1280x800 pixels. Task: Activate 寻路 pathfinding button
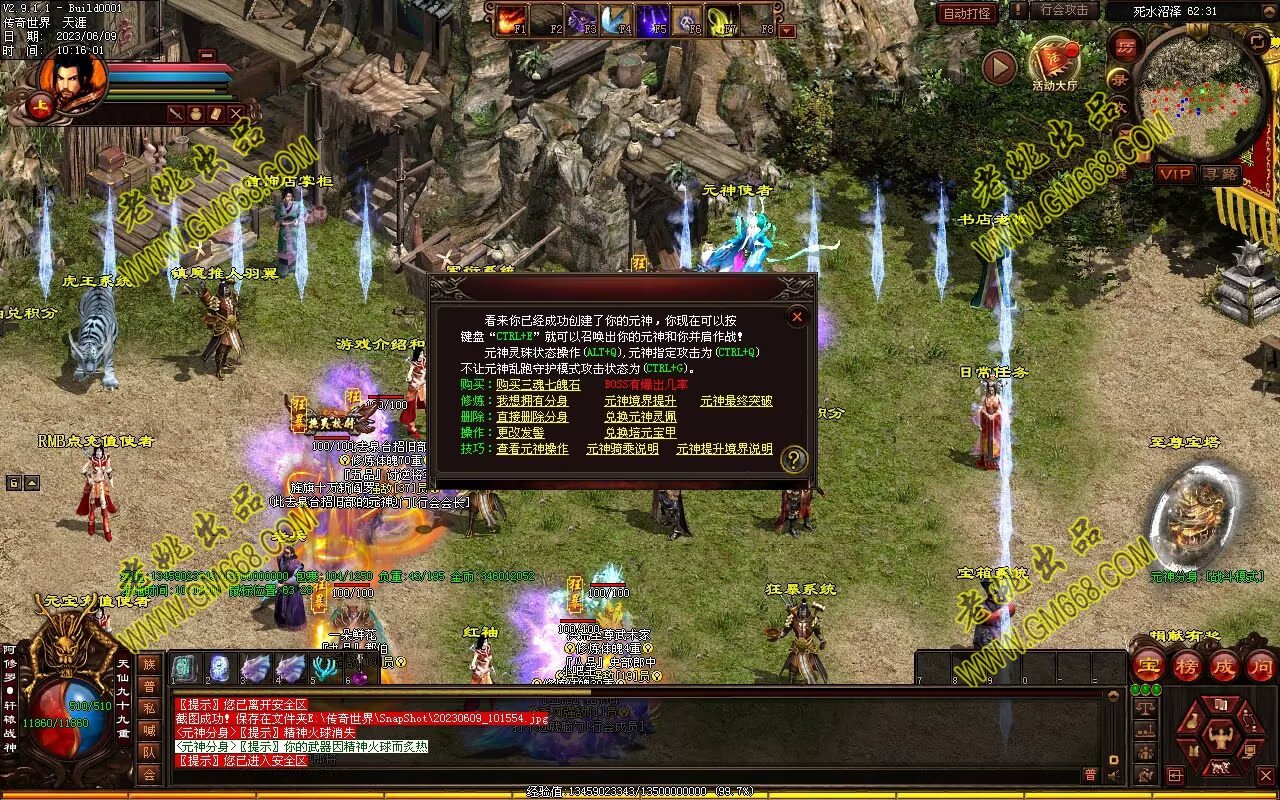pos(1220,174)
